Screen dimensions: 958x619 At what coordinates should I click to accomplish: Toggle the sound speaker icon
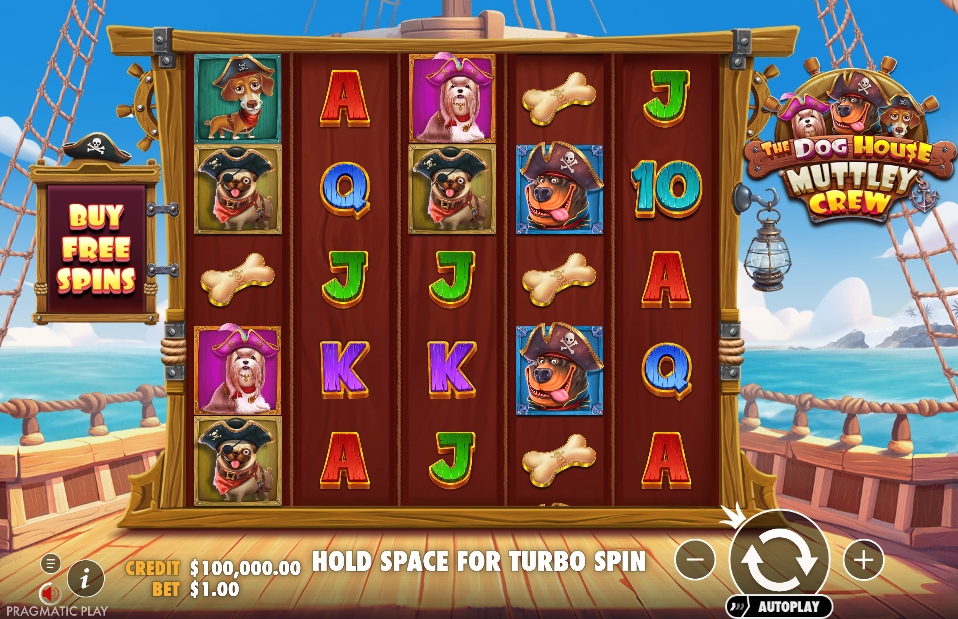click(48, 592)
